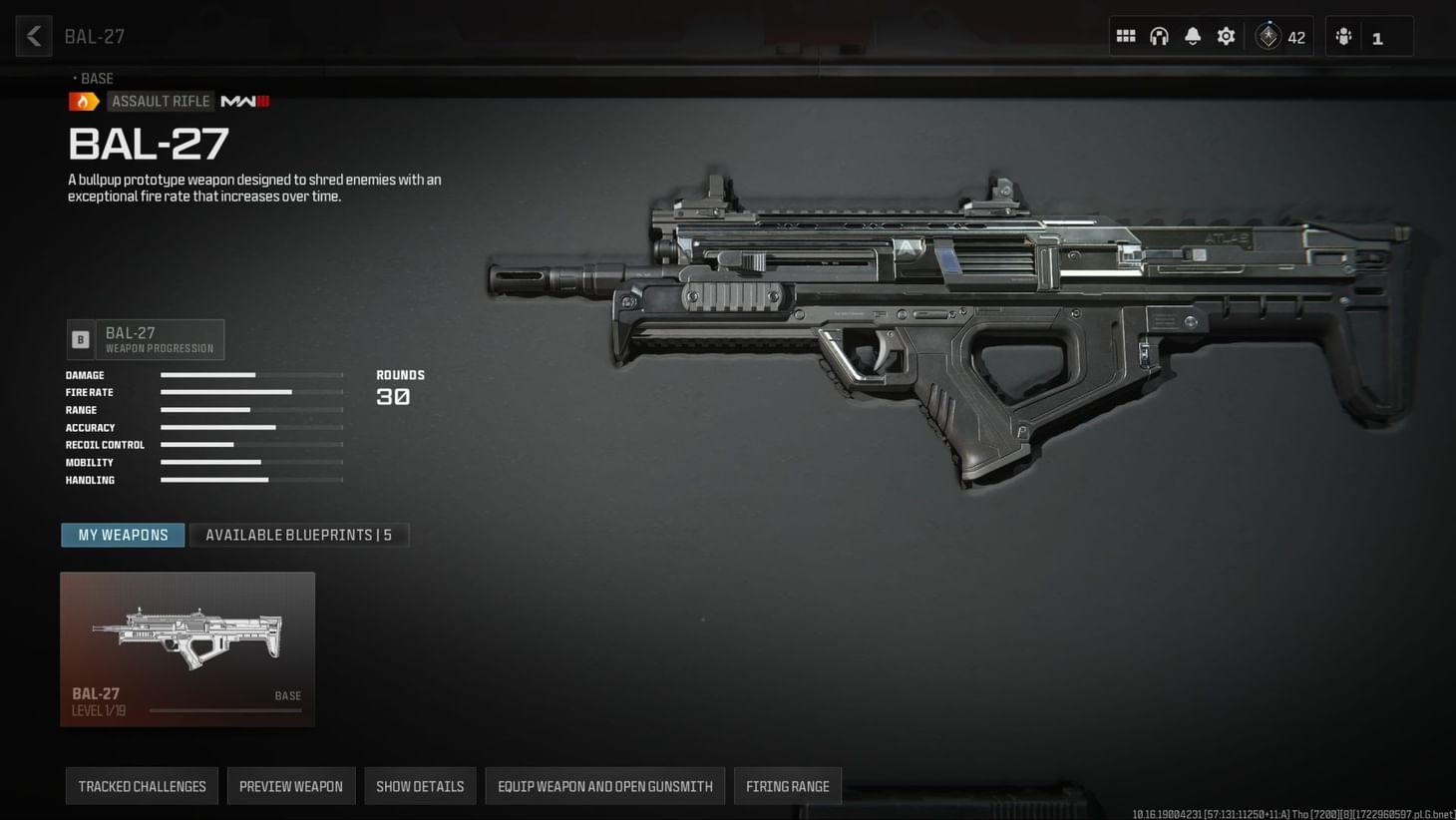Open the audio headset menu
The image size is (1456, 820).
click(x=1158, y=36)
